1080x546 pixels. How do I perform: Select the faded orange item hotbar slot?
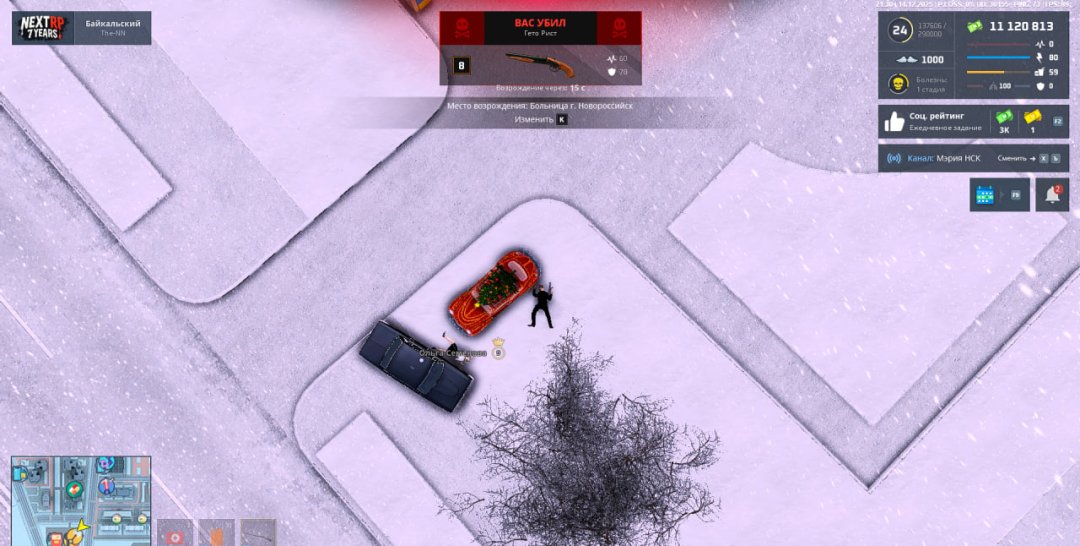pos(216,533)
